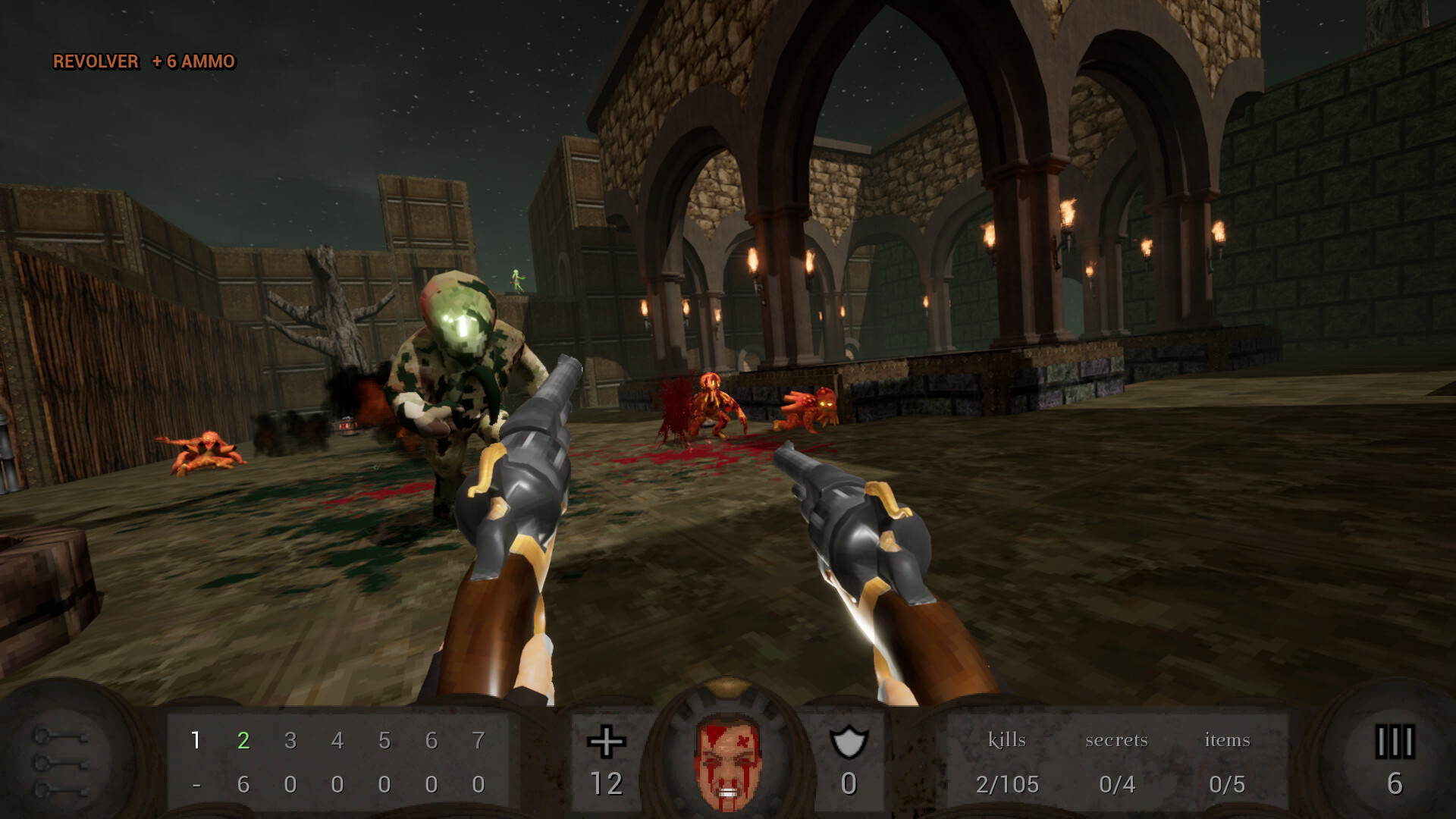Open the secrets tracker panel
The width and height of the screenshot is (1456, 819).
(1118, 739)
